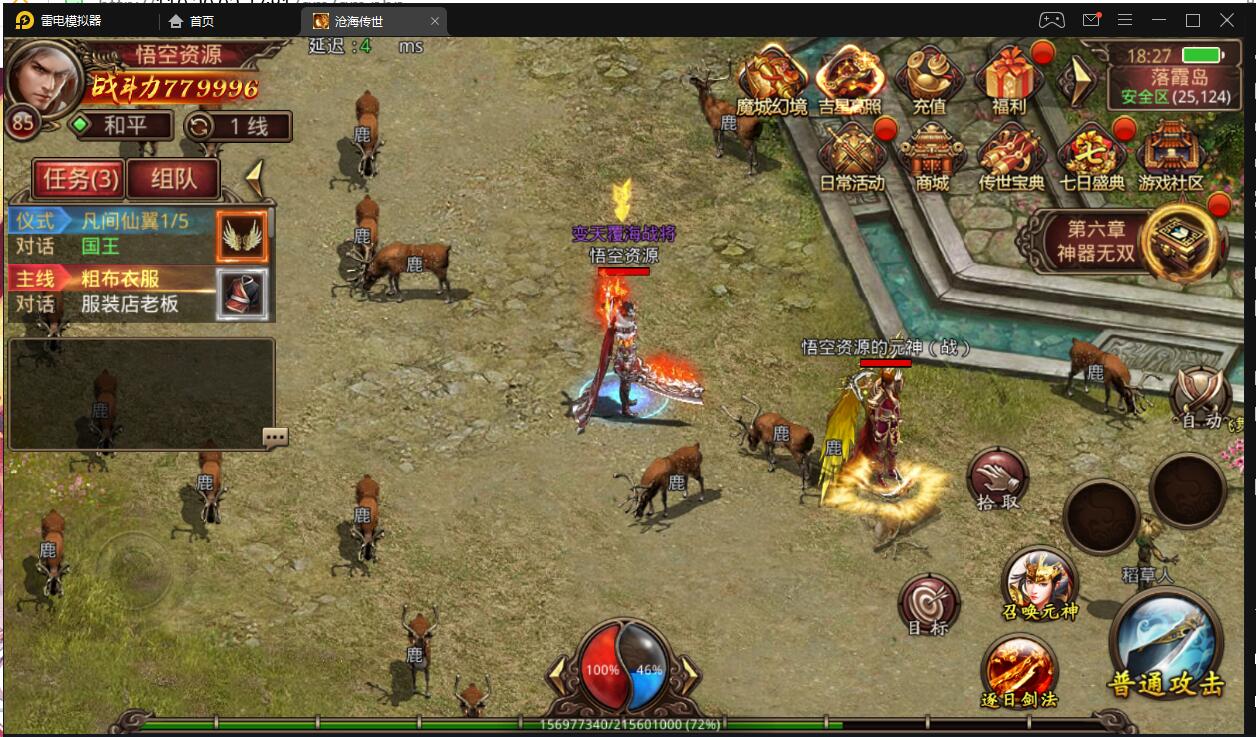Open the 七日盛典 event icon
This screenshot has height=737, width=1256.
click(x=1092, y=154)
